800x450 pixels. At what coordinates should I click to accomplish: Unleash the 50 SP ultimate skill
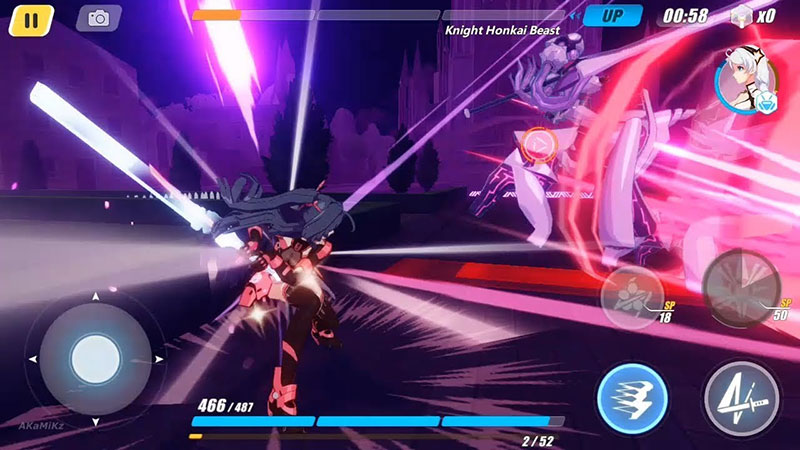point(740,287)
